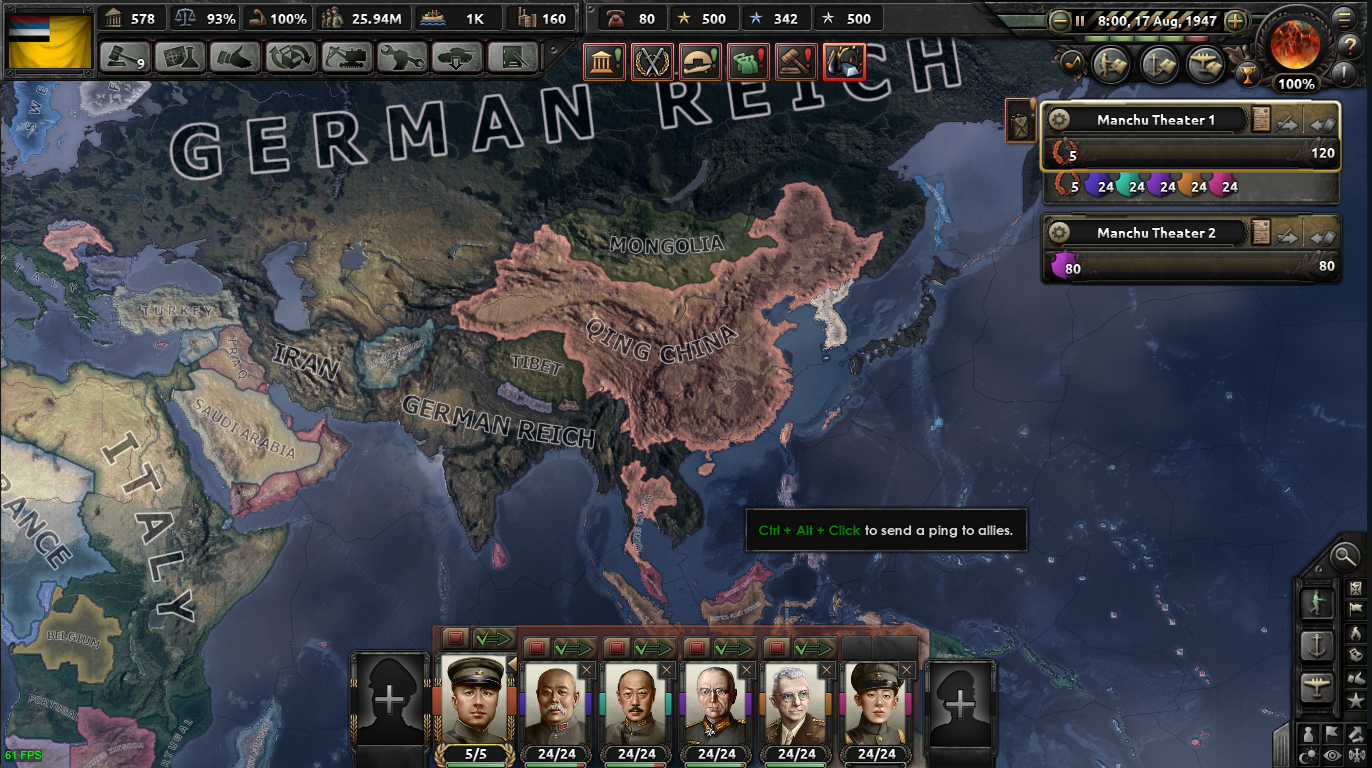The width and height of the screenshot is (1372, 768).
Task: Pause the game clock
Action: click(1080, 21)
